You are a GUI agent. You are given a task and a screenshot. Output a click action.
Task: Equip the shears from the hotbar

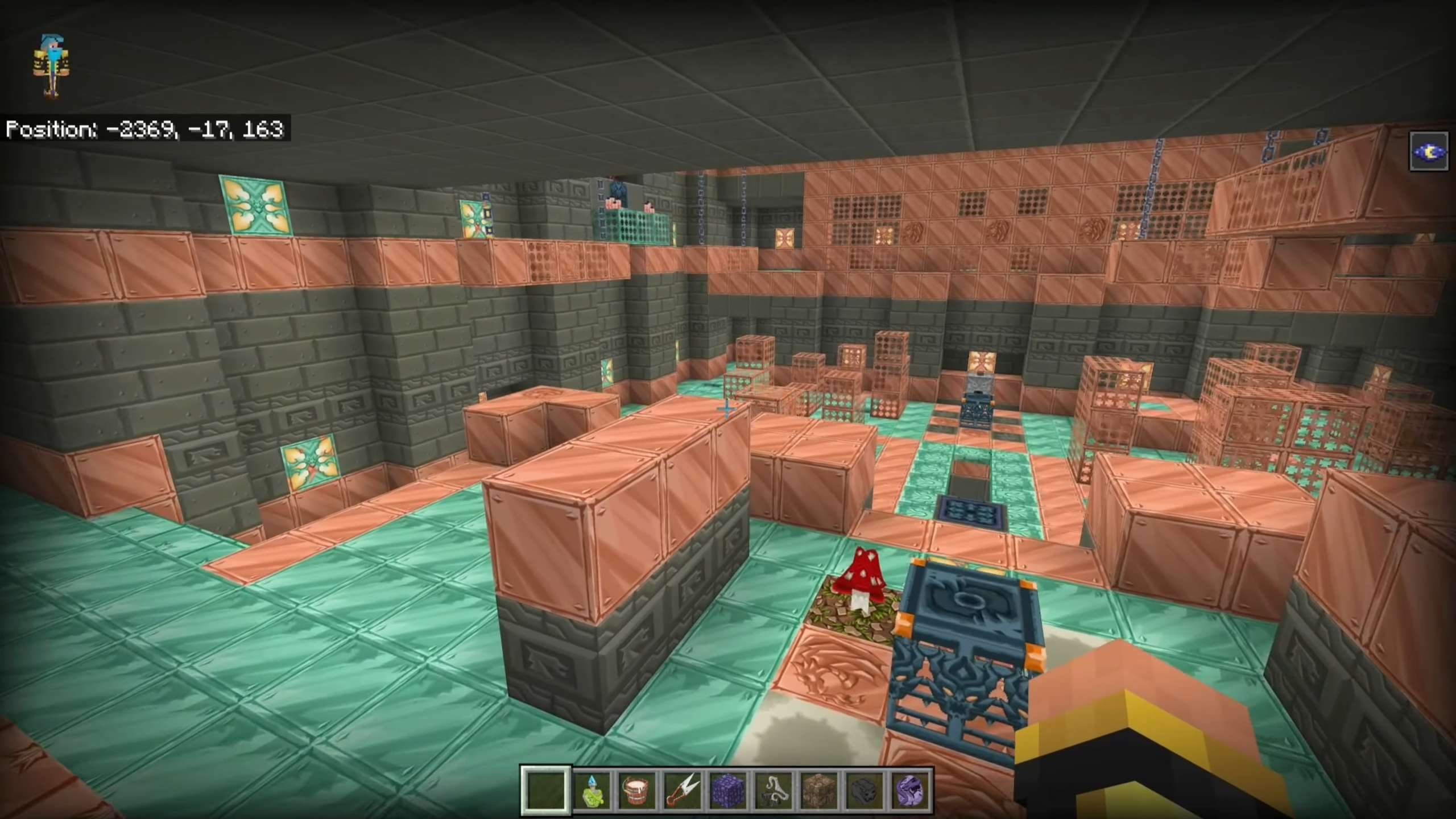pyautogui.click(x=682, y=791)
